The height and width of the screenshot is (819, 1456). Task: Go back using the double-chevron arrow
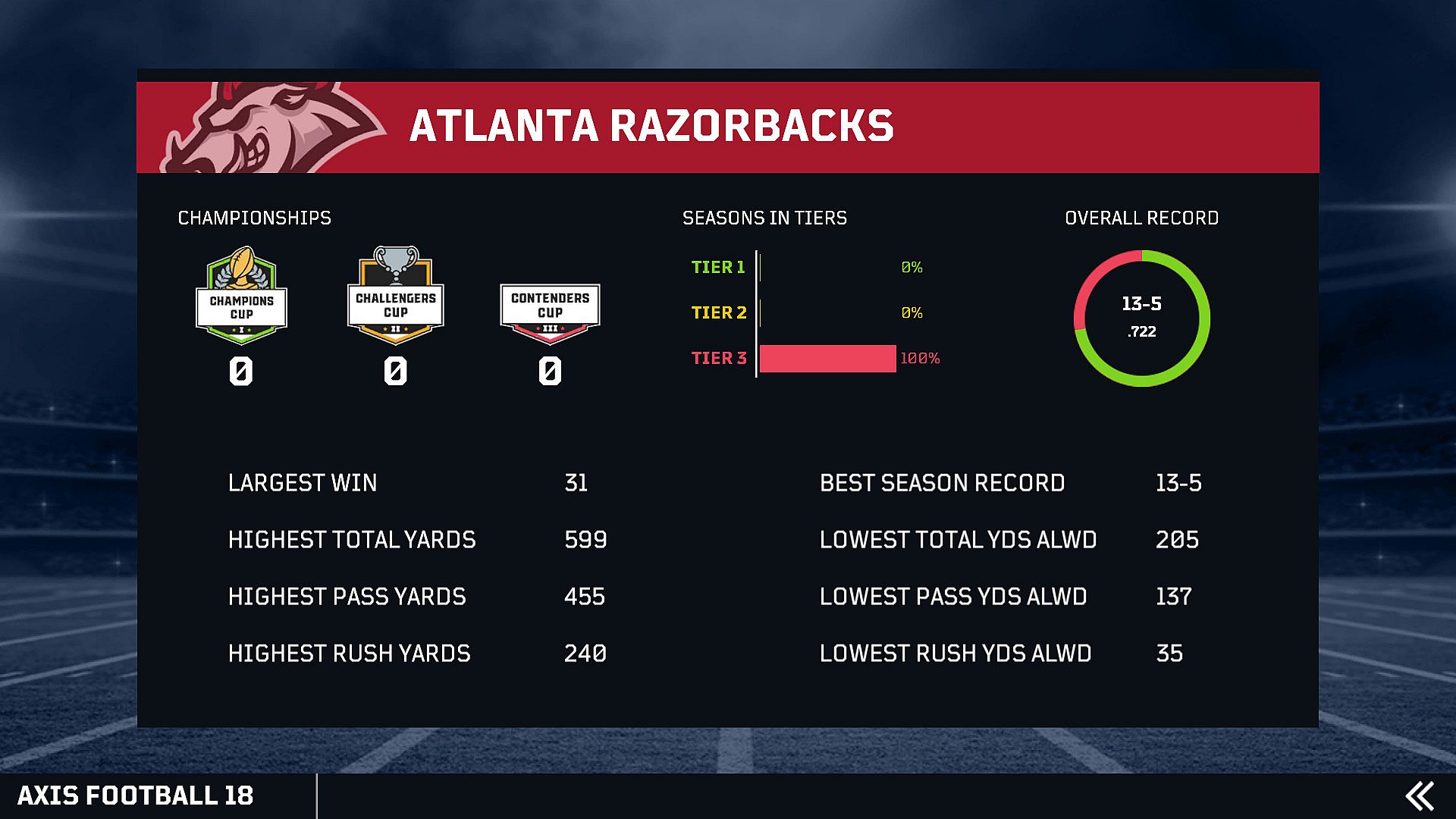1419,796
